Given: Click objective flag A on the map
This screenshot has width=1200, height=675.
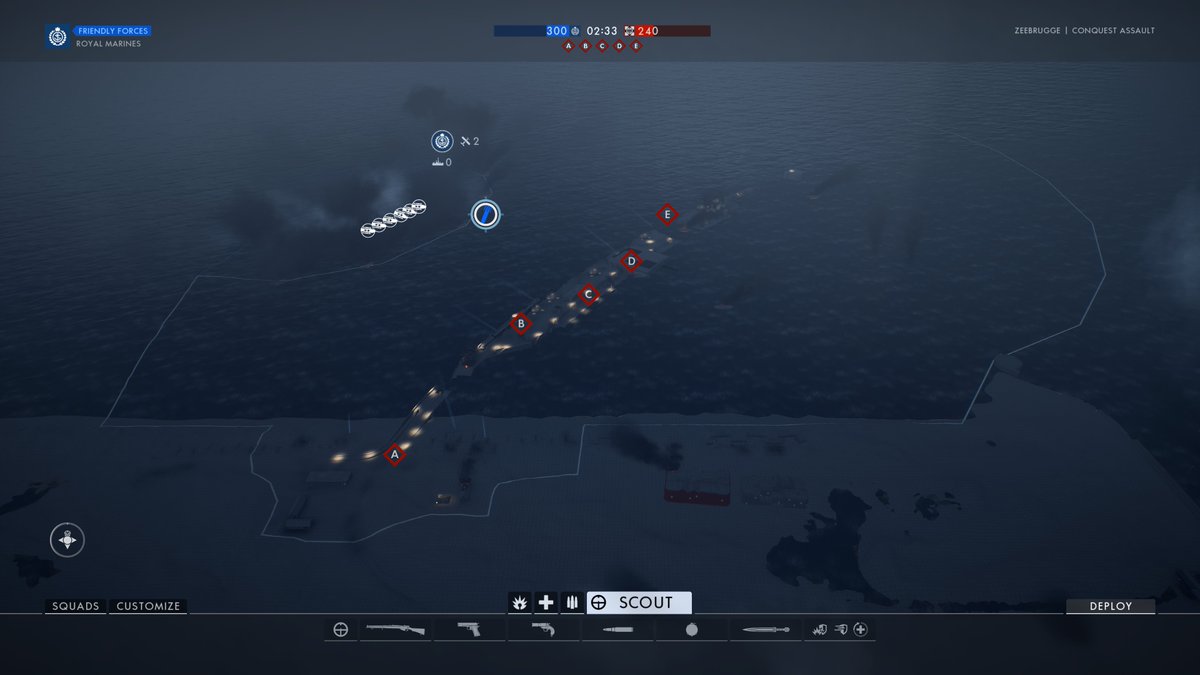Looking at the screenshot, I should (395, 455).
